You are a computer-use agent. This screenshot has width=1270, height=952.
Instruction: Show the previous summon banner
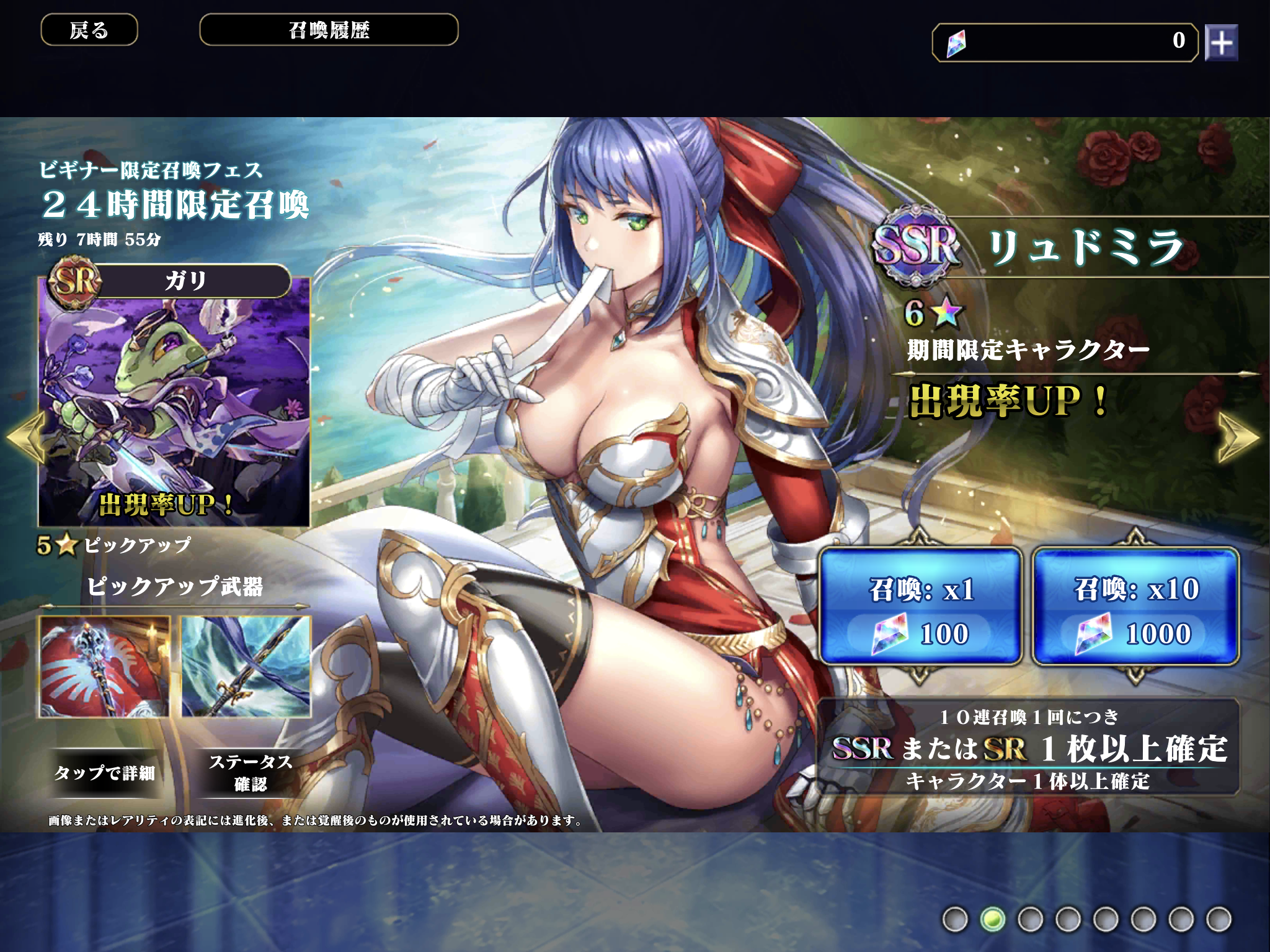point(26,437)
